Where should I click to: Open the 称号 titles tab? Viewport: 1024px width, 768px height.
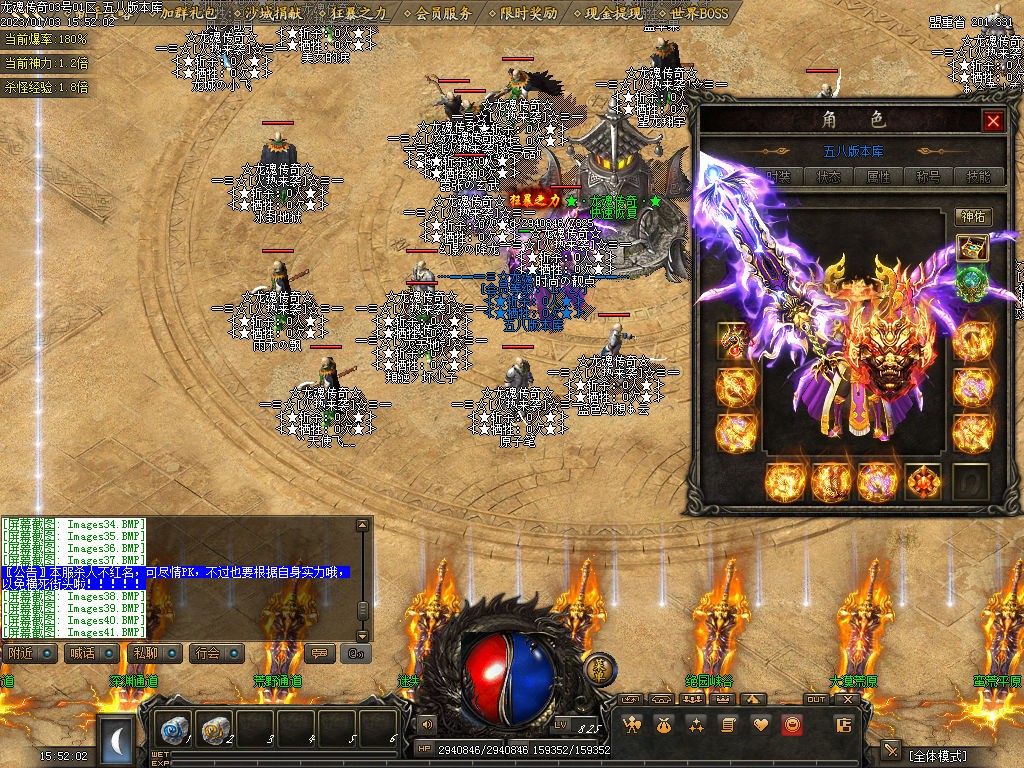tap(928, 176)
